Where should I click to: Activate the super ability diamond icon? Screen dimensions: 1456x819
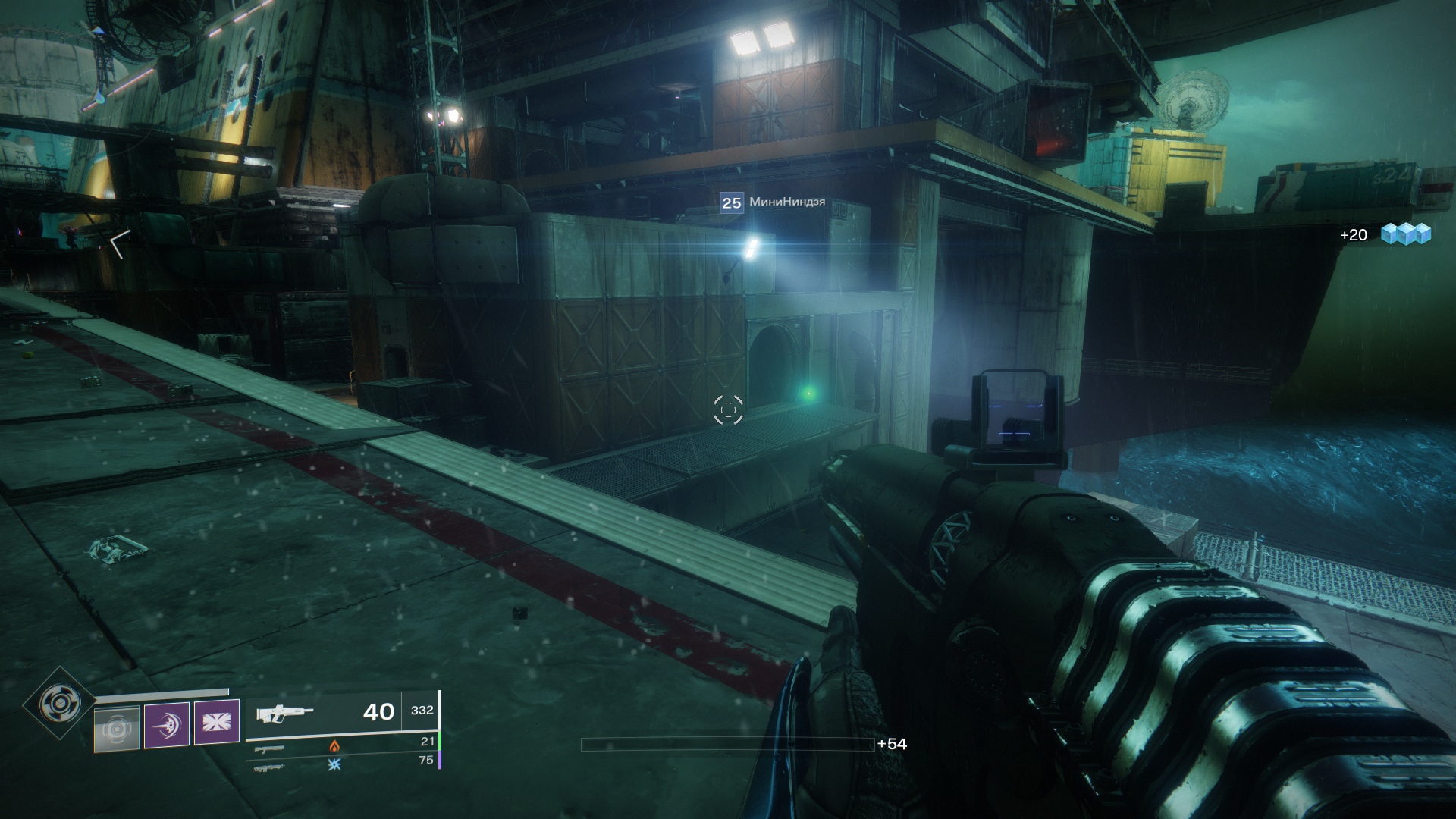(x=58, y=703)
